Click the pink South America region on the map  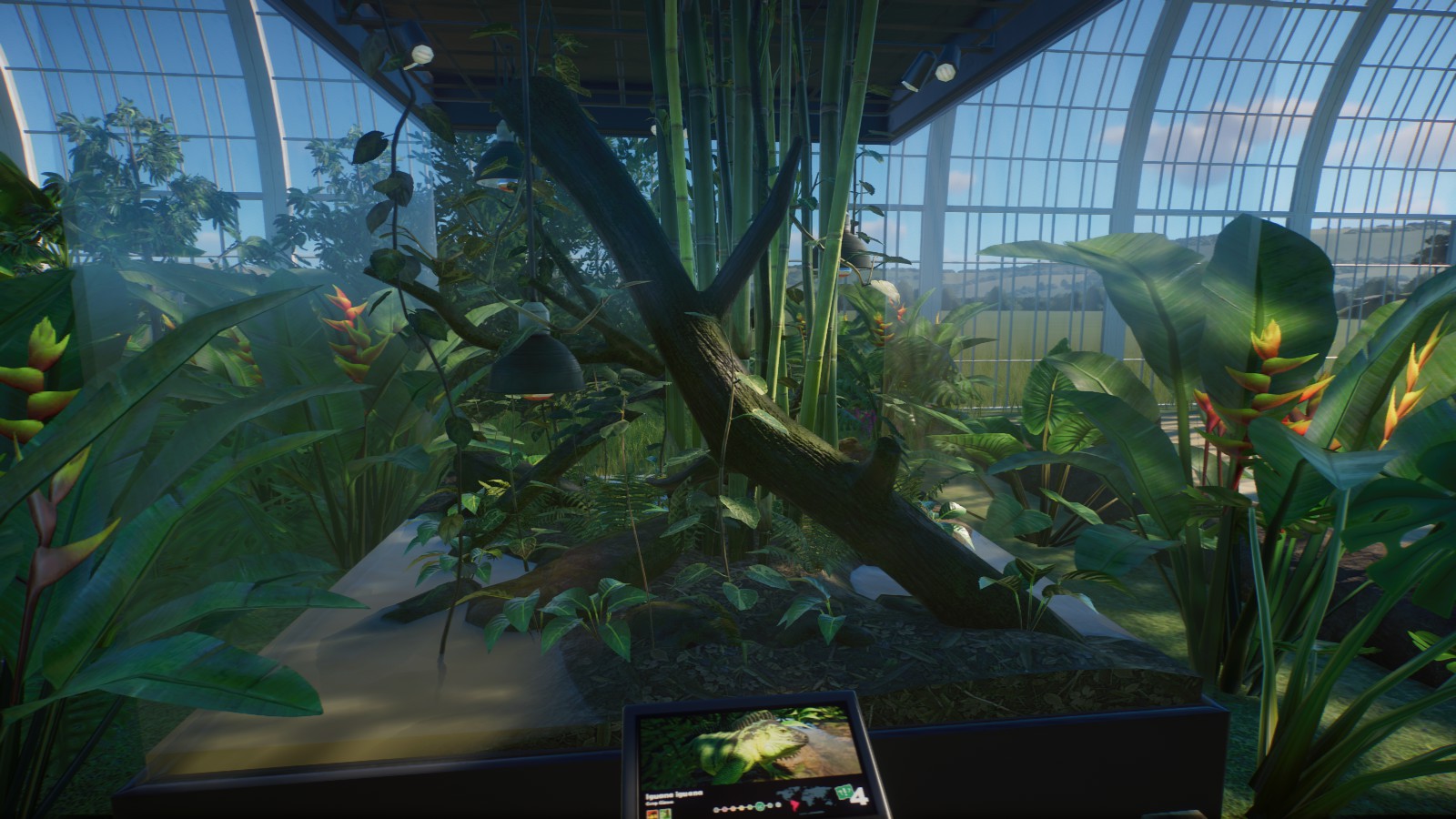point(795,806)
